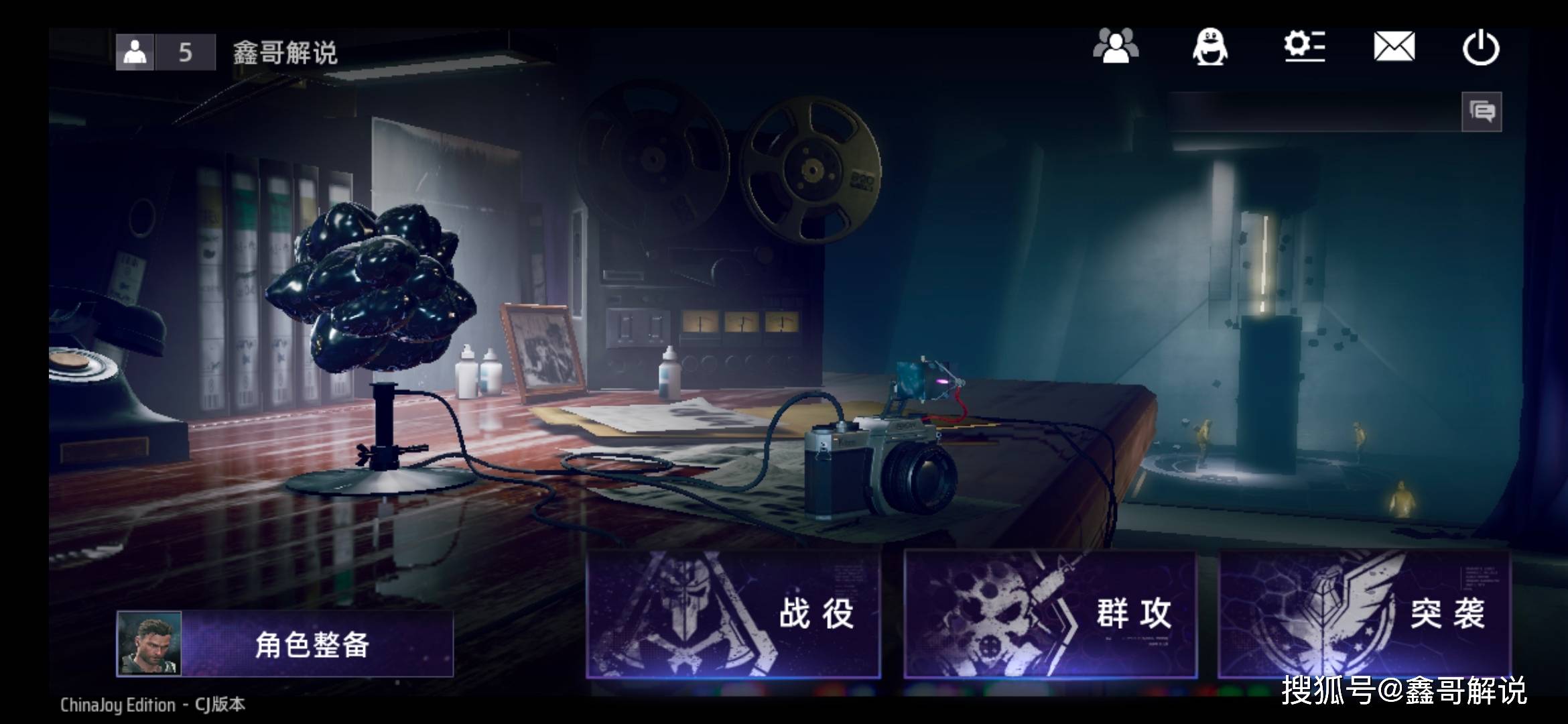Select the 群攻 horde mode tile

pos(1050,613)
